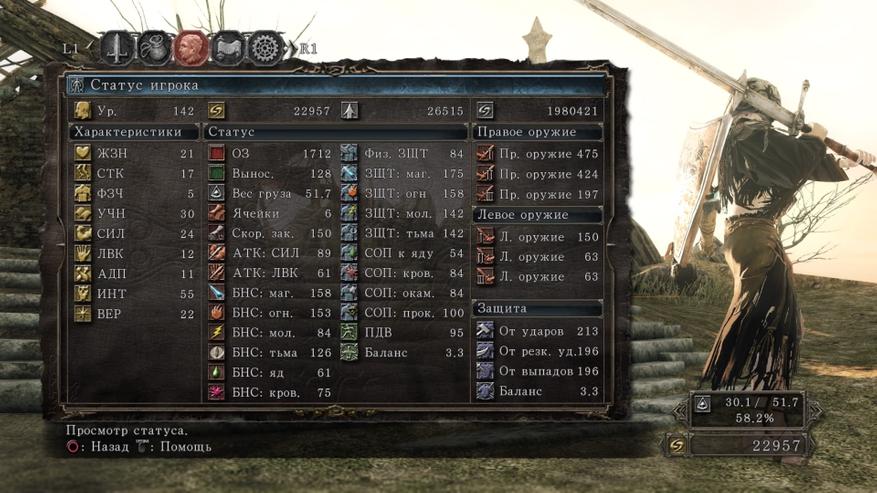Open the sword equipment tab
Screen dimensions: 877x493
coord(118,47)
